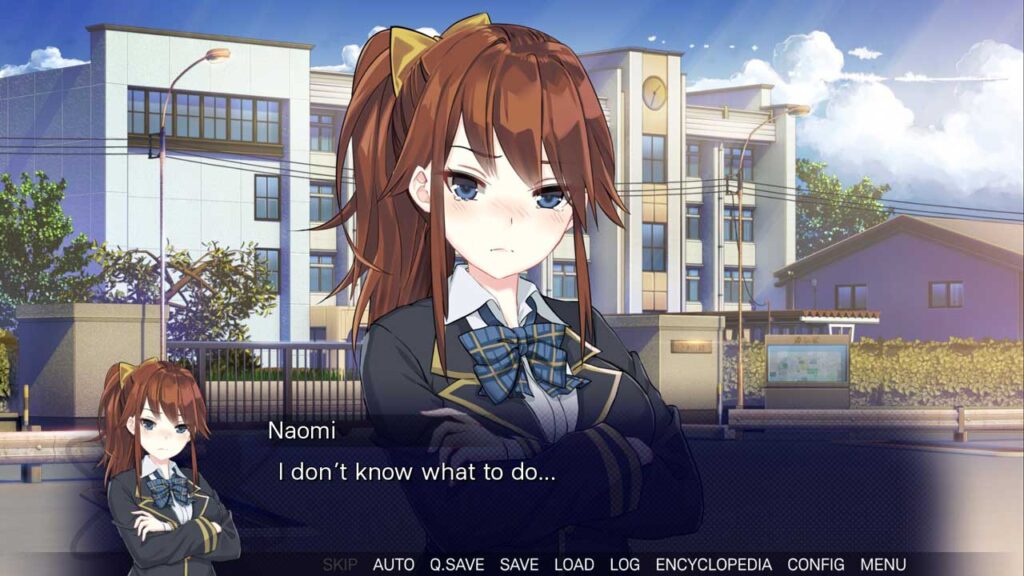Screen dimensions: 1024x576
Task: Toggle the SKIP text option
Action: tap(340, 565)
